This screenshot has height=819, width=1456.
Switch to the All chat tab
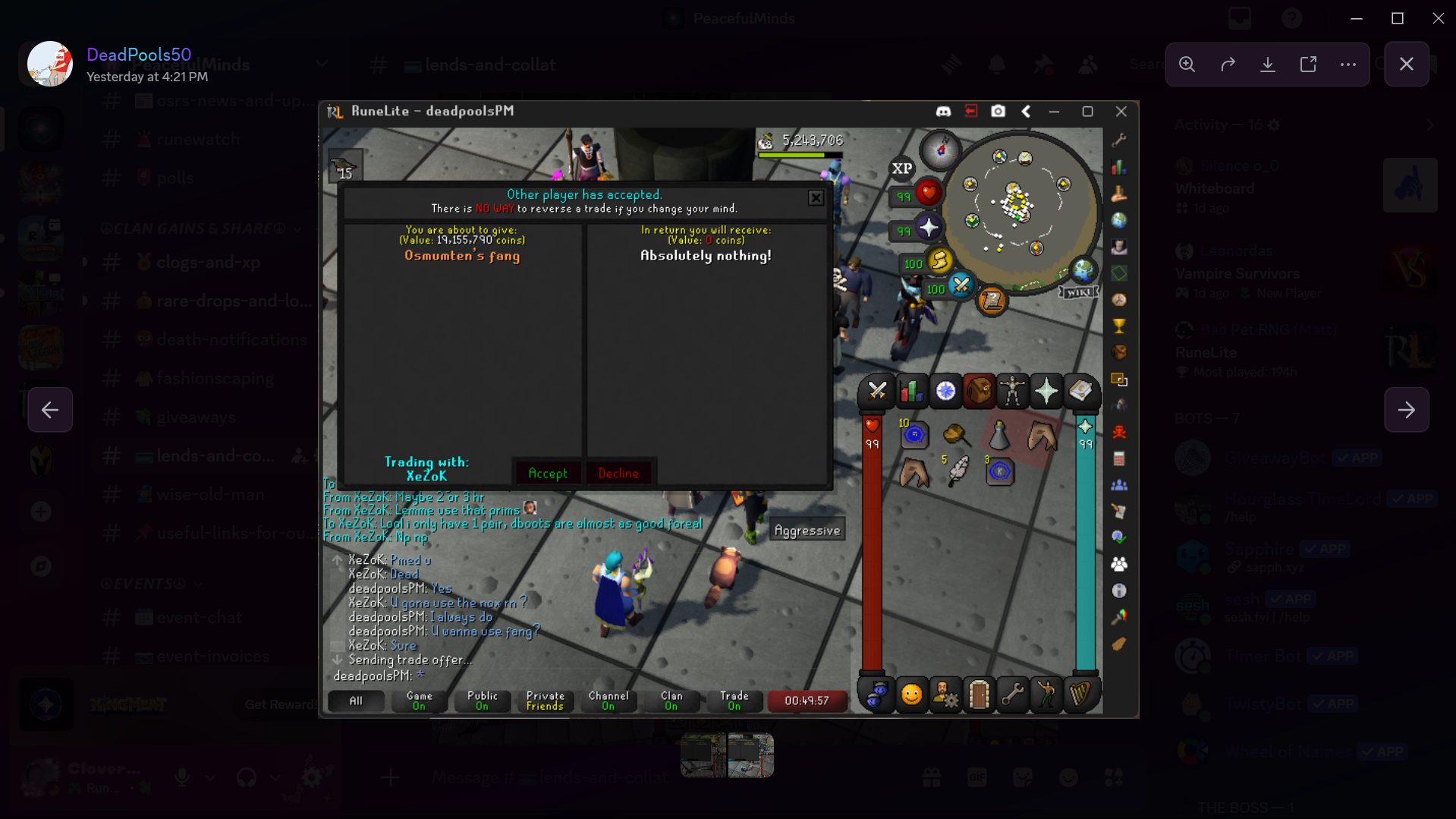[x=356, y=701]
